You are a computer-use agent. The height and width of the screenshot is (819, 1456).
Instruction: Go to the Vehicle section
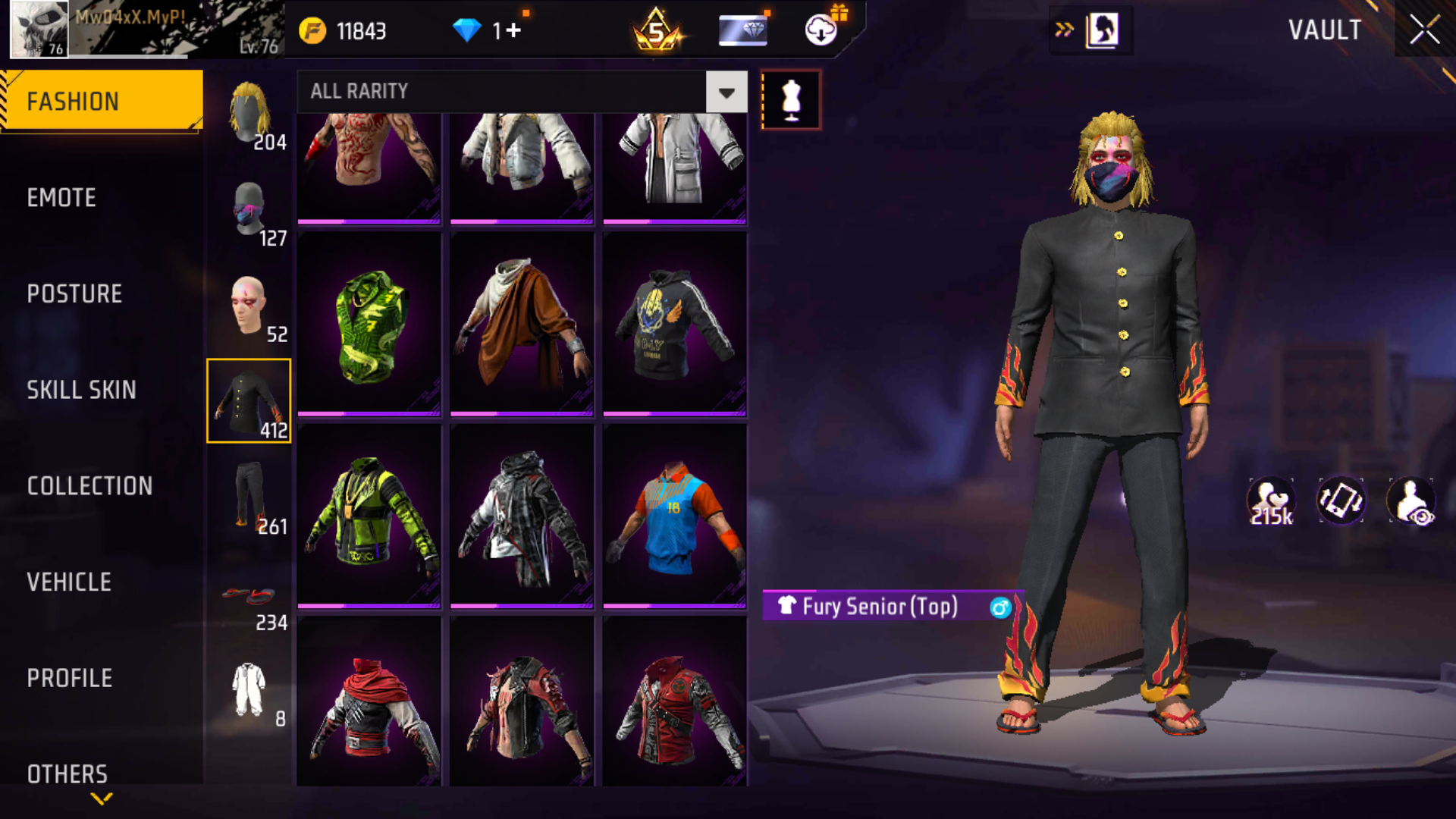click(69, 582)
